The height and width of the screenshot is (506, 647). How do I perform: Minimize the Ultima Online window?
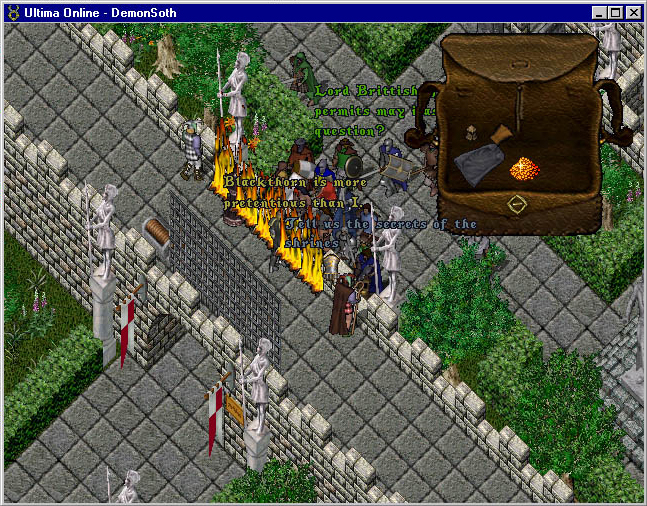coord(599,13)
